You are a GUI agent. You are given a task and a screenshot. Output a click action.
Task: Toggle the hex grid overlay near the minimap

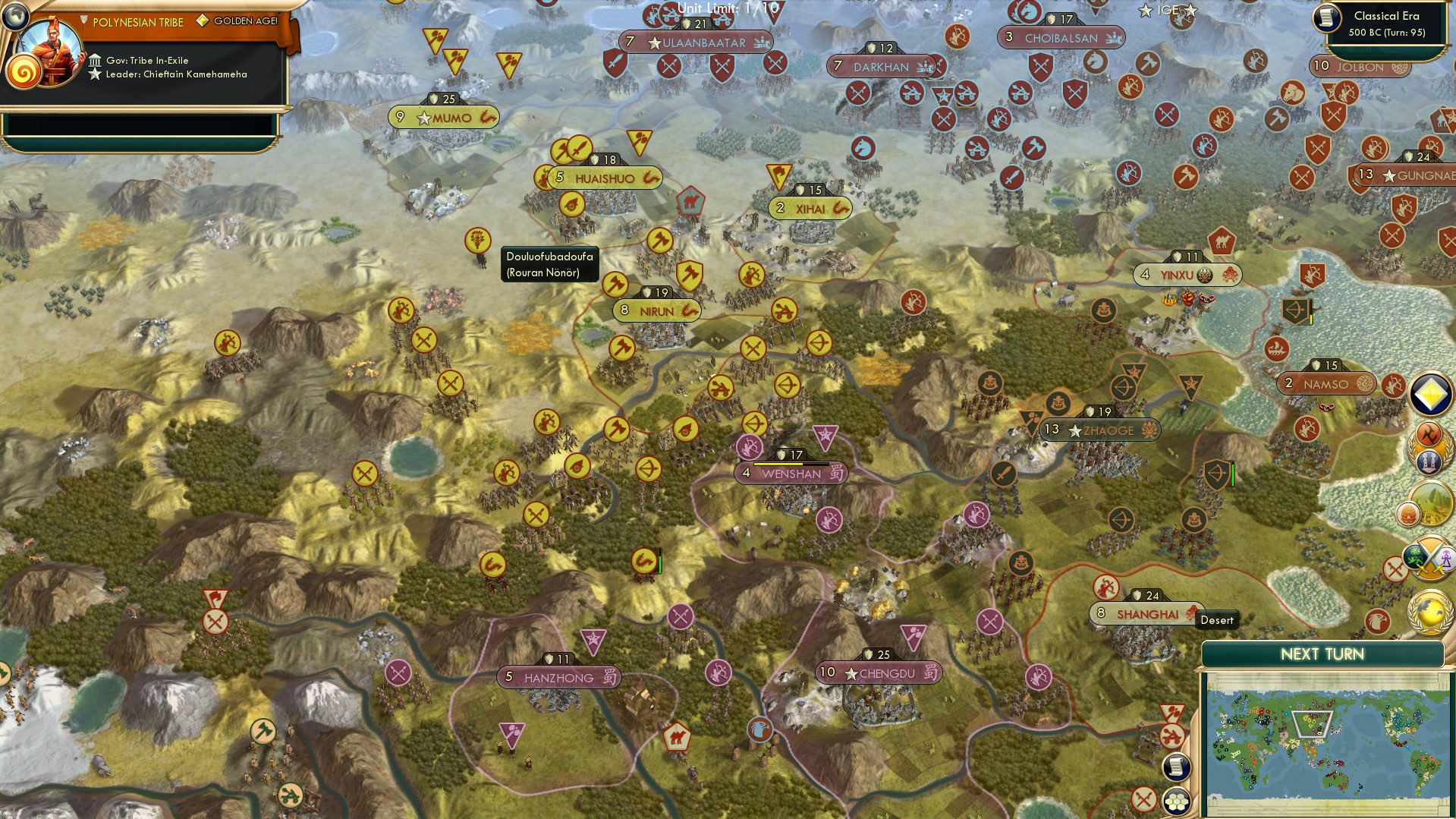1176,800
